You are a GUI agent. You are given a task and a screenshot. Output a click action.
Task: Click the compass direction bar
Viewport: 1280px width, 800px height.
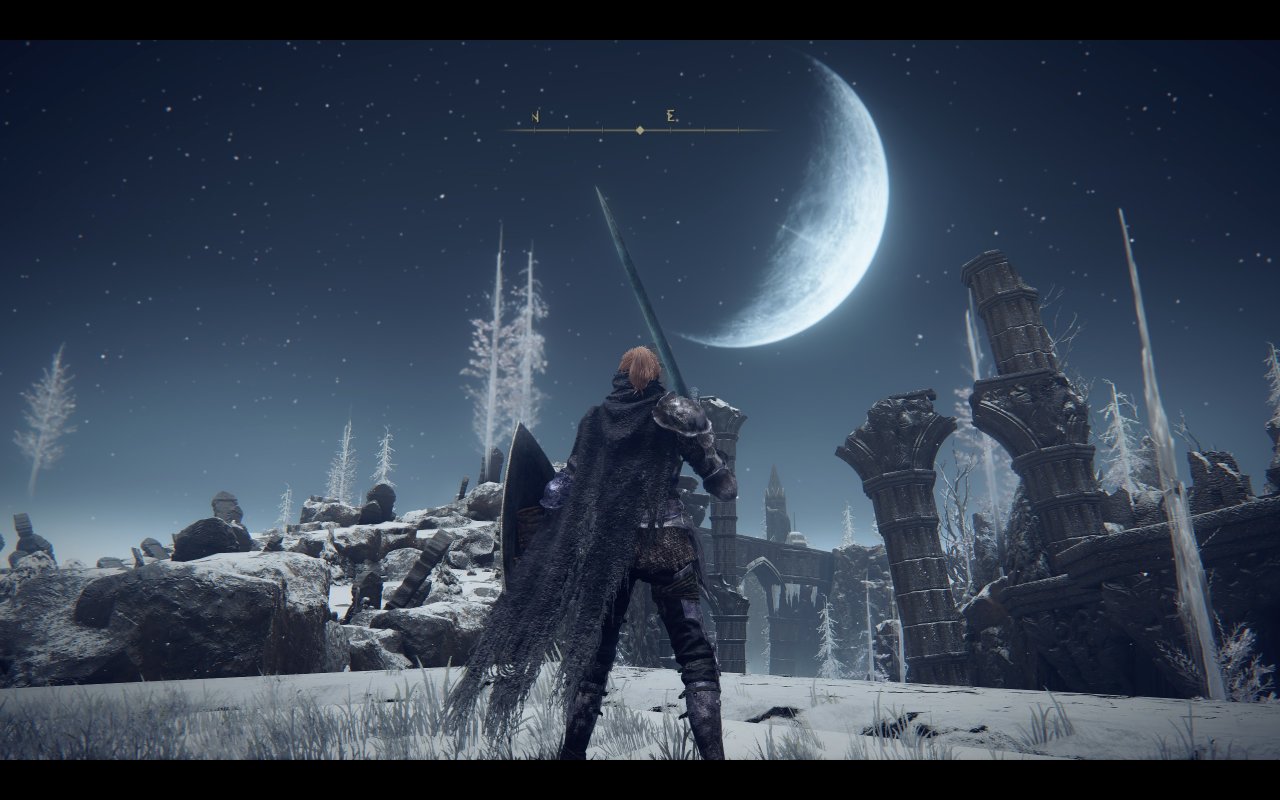coord(638,129)
